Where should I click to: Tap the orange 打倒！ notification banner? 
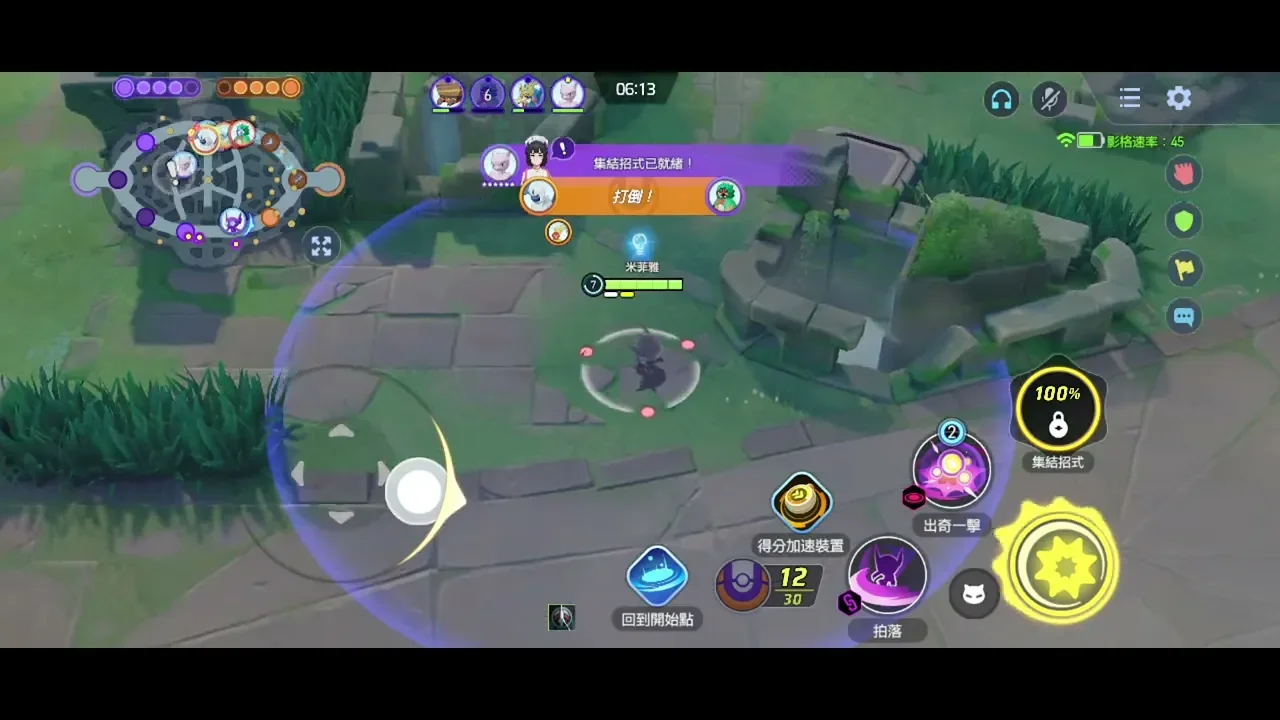[x=632, y=197]
